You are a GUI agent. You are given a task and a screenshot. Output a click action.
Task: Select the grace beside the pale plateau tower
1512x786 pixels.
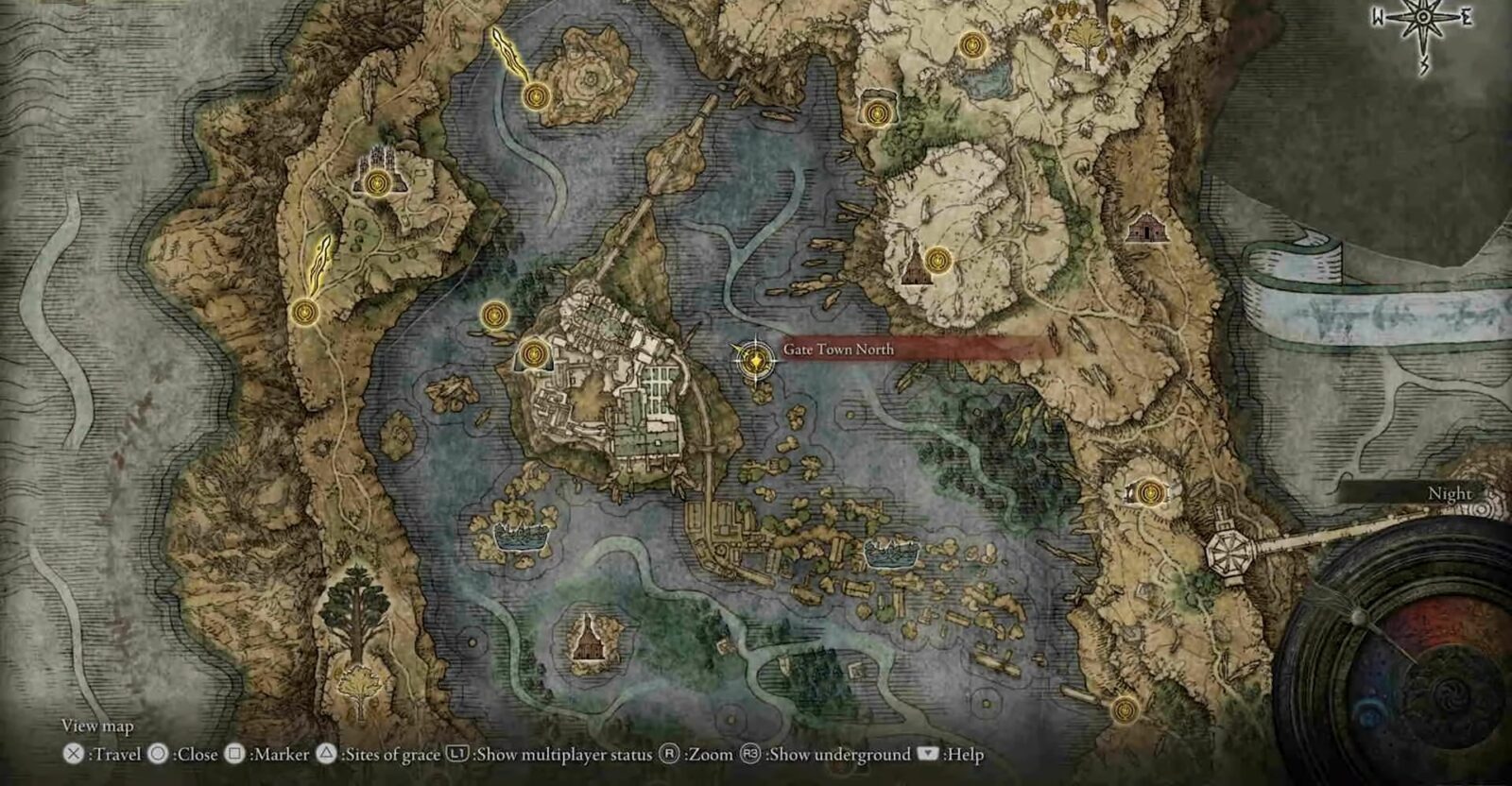[x=936, y=258]
